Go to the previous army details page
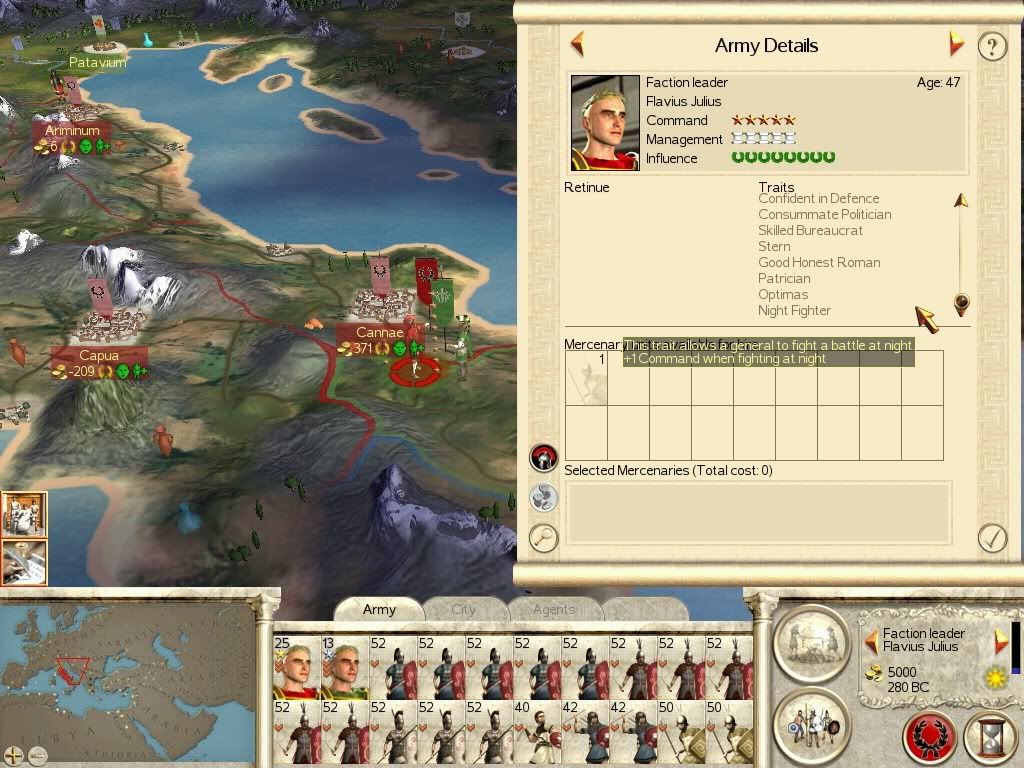The image size is (1024, 768). pyautogui.click(x=577, y=44)
